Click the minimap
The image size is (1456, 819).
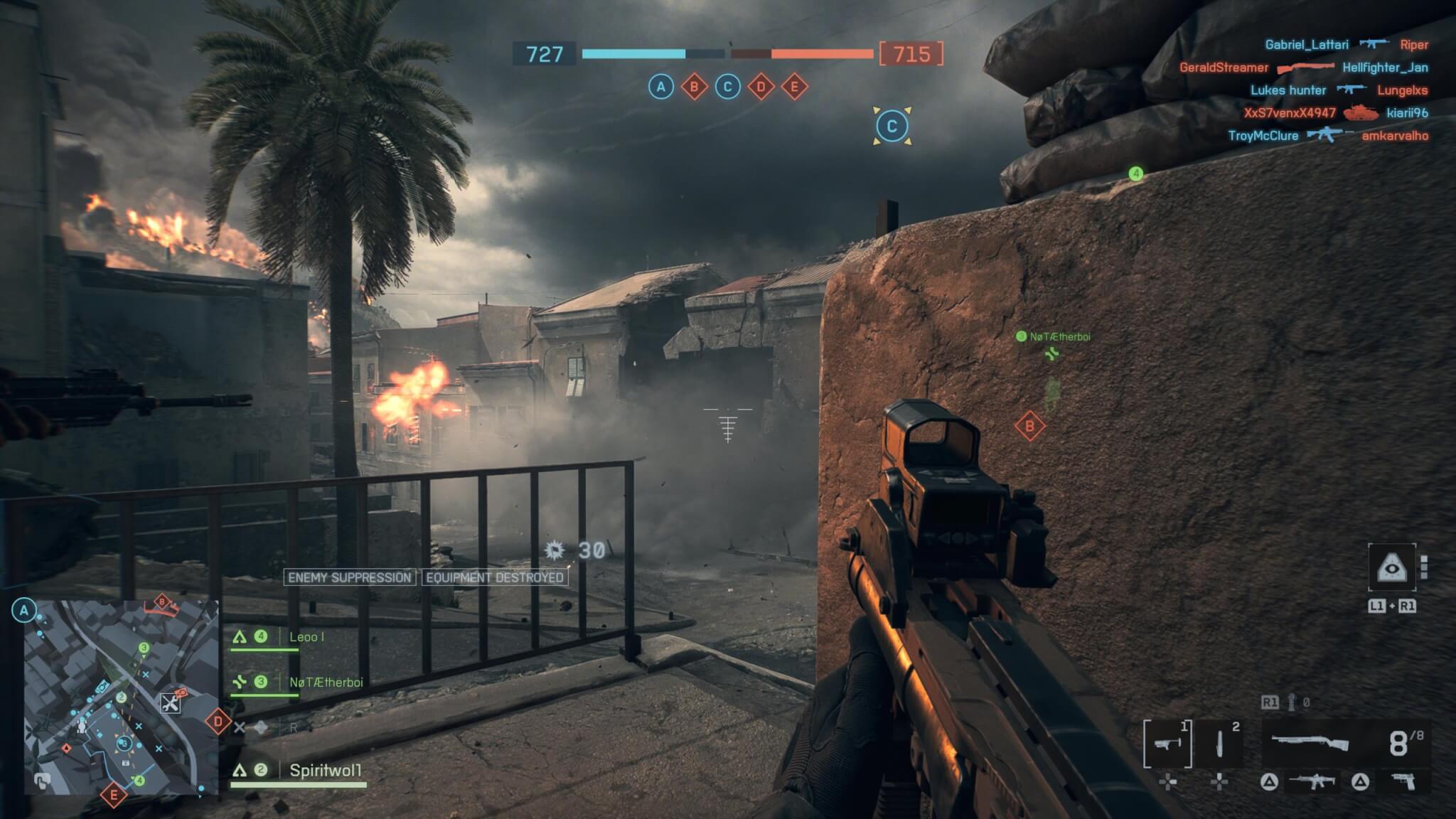pyautogui.click(x=121, y=697)
